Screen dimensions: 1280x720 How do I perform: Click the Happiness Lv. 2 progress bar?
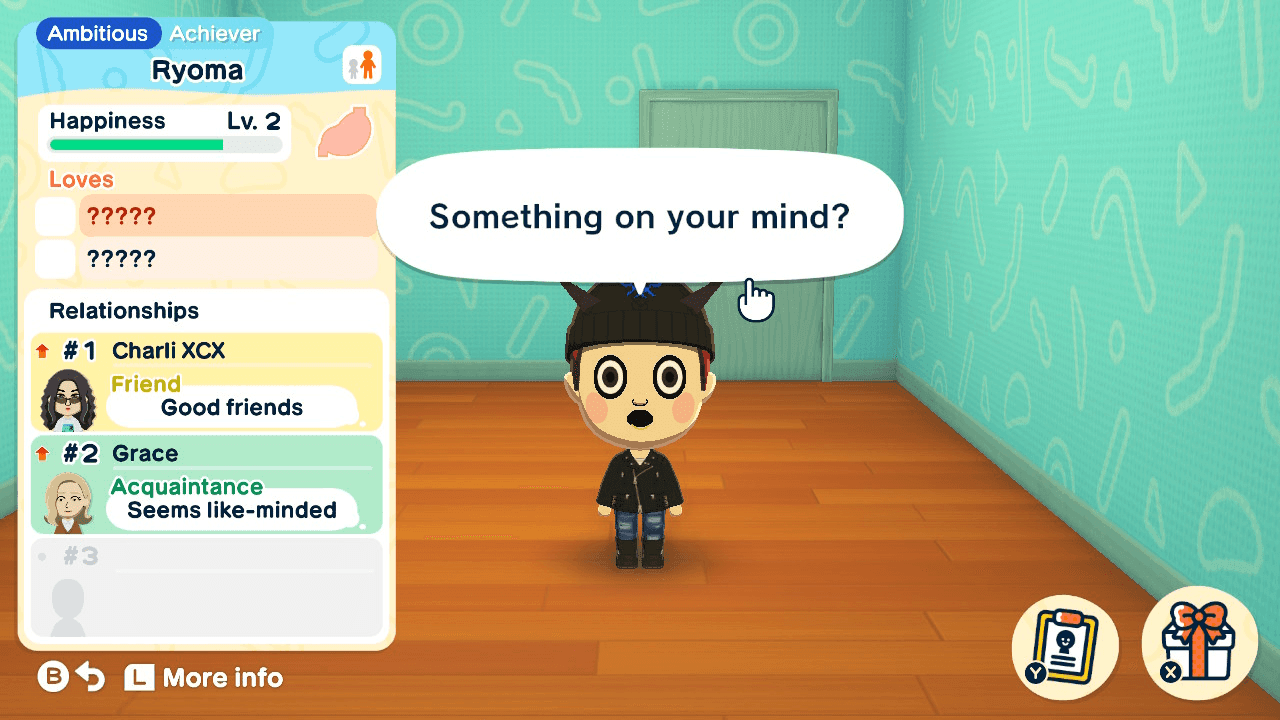(x=163, y=145)
